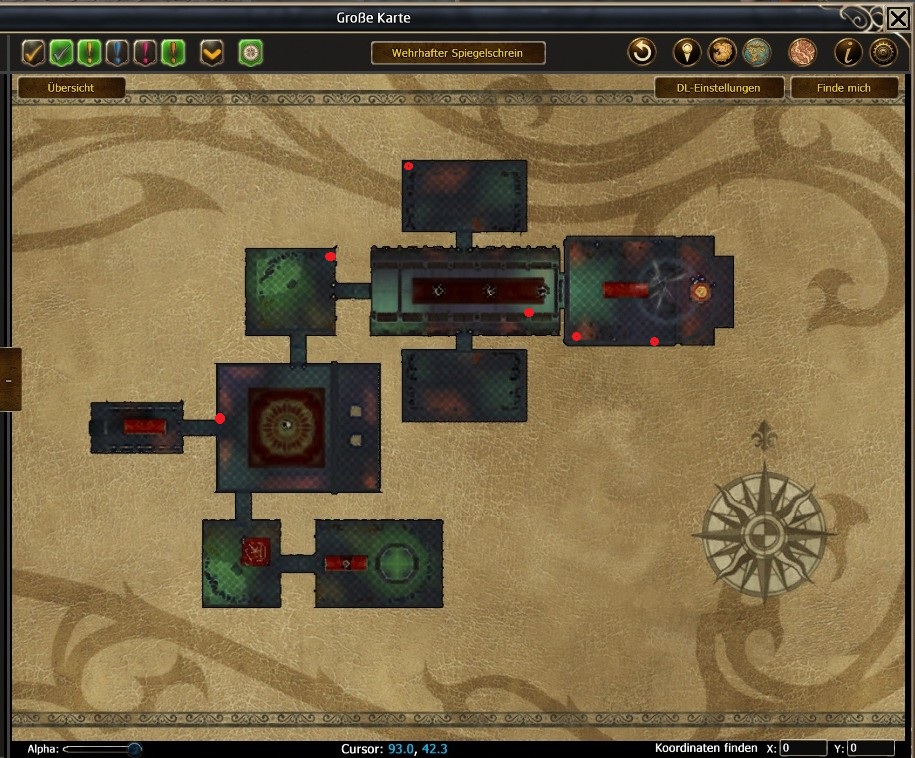Close the Große Karte window
The height and width of the screenshot is (758, 915).
point(897,17)
